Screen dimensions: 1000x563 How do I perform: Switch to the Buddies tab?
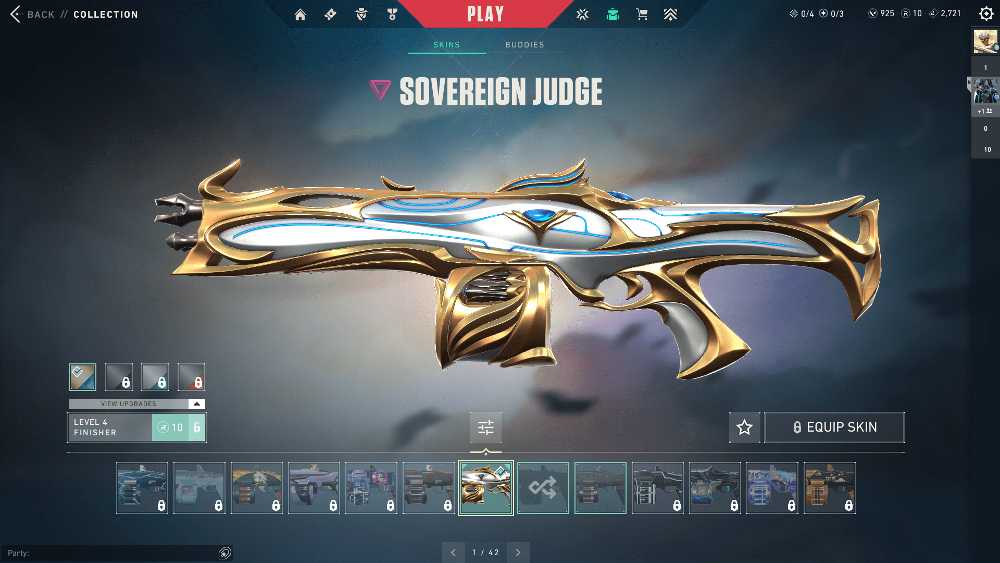[524, 45]
